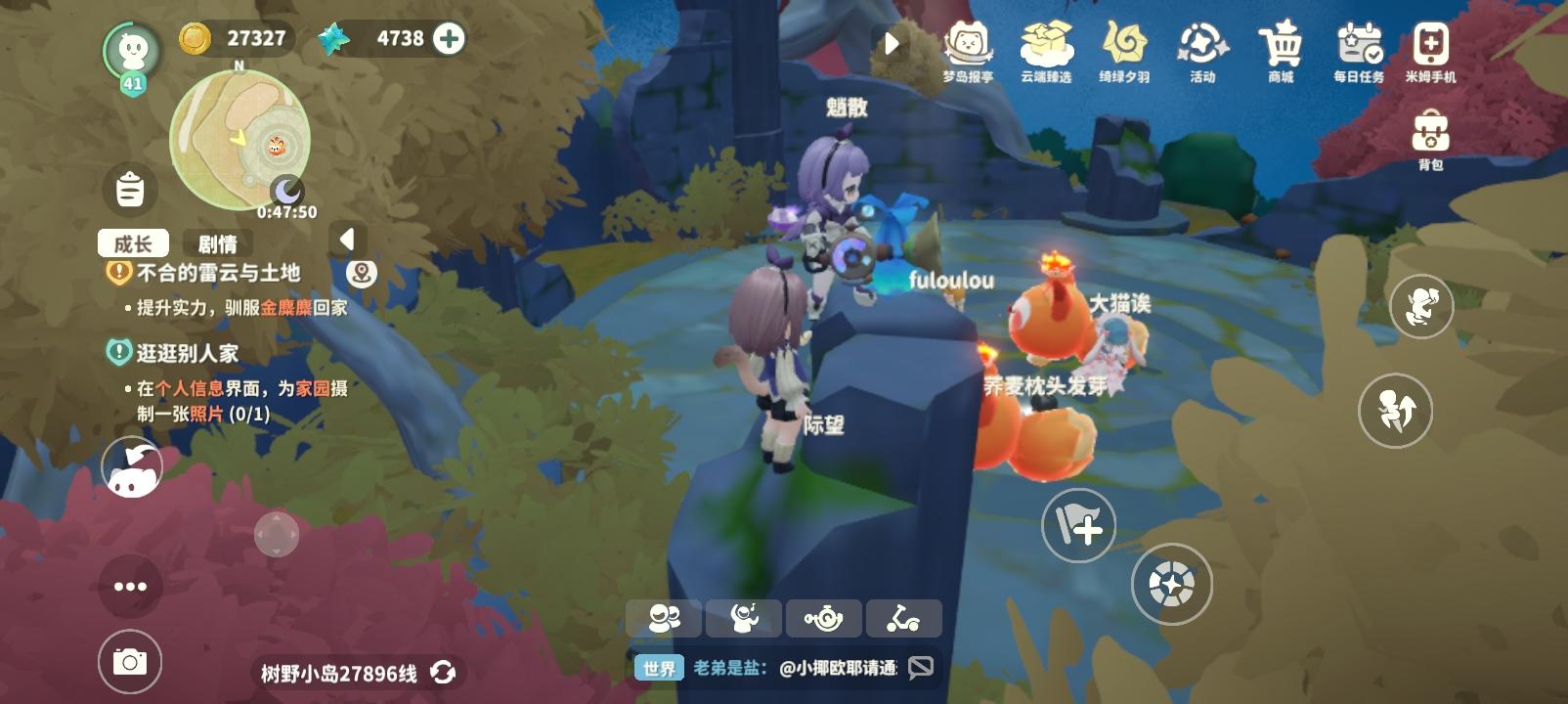
Task: Switch to the 剧情 tab
Action: (217, 243)
